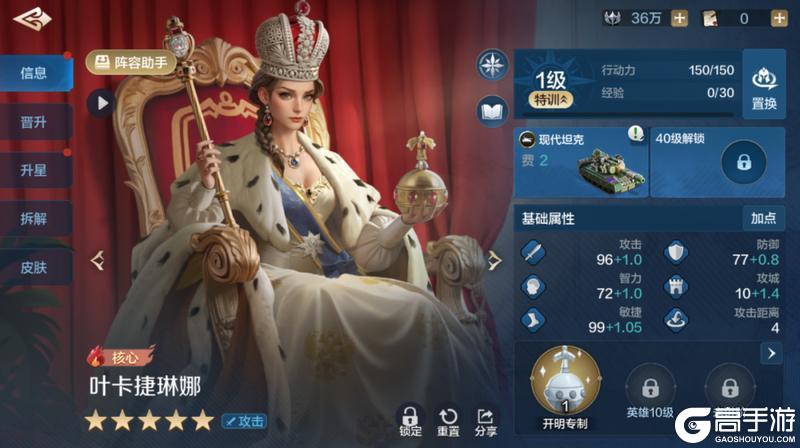Share the hero via 分享
The height and width of the screenshot is (448, 800).
point(486,422)
